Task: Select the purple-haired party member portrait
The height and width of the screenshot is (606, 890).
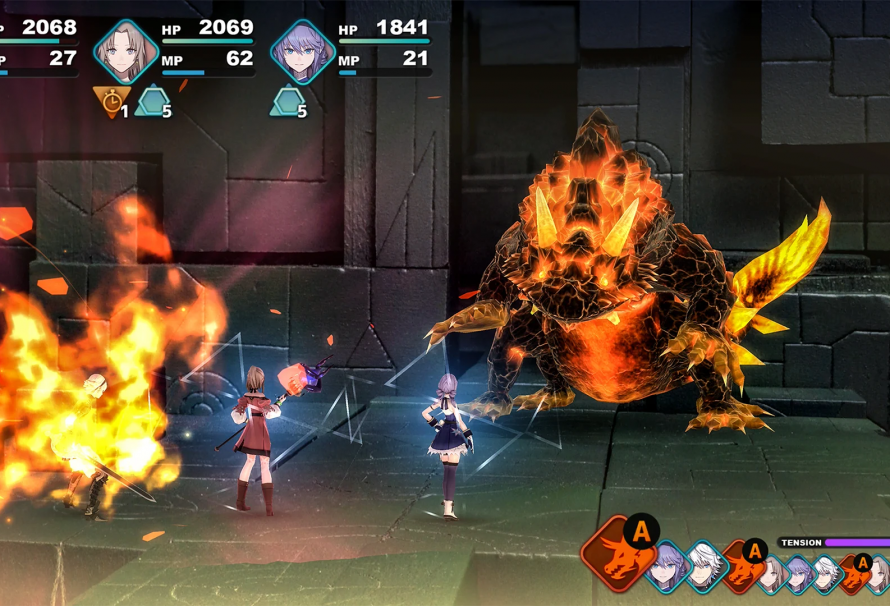Action: click(x=303, y=50)
